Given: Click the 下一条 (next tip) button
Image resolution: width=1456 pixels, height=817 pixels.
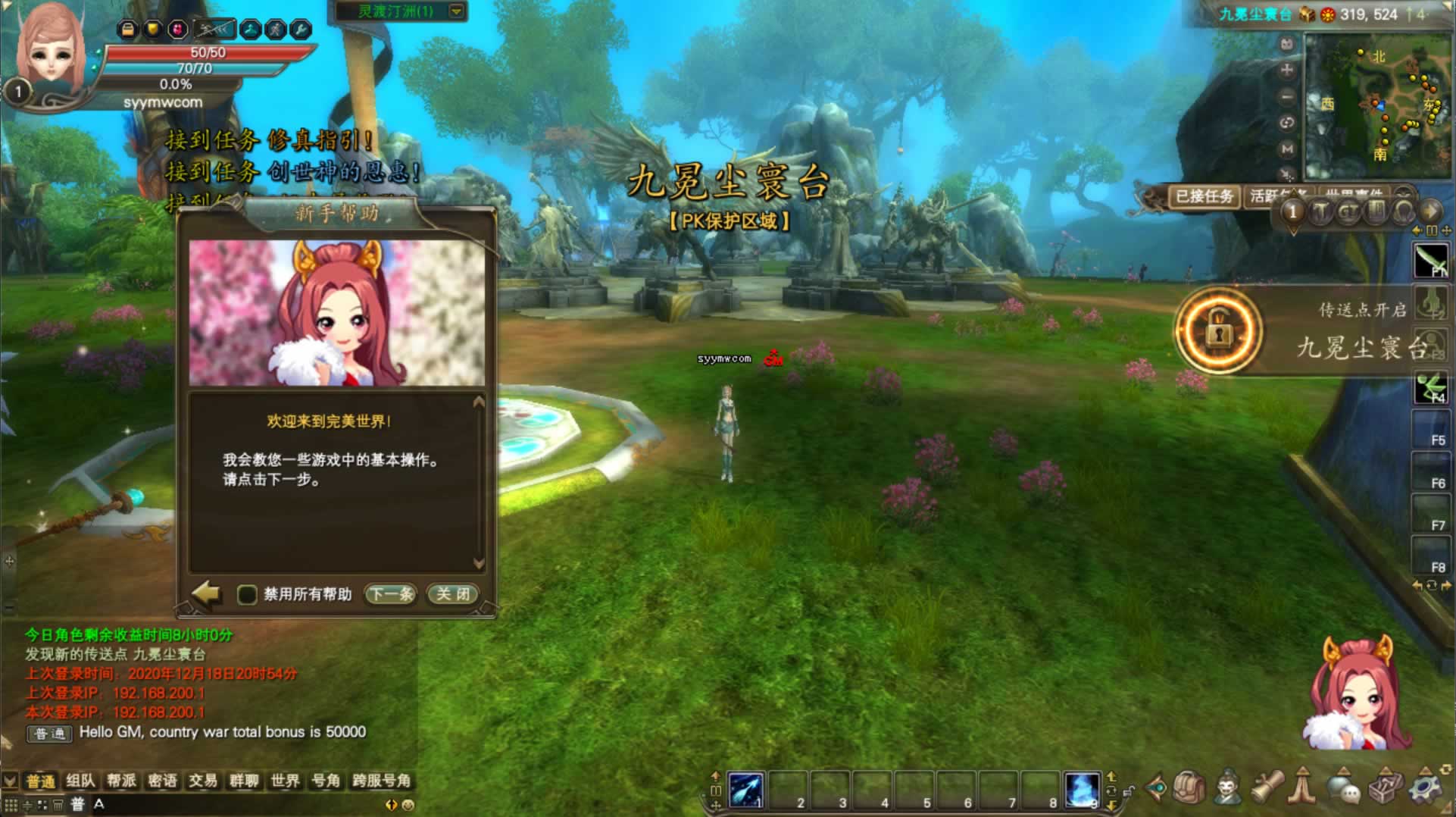Looking at the screenshot, I should (391, 594).
